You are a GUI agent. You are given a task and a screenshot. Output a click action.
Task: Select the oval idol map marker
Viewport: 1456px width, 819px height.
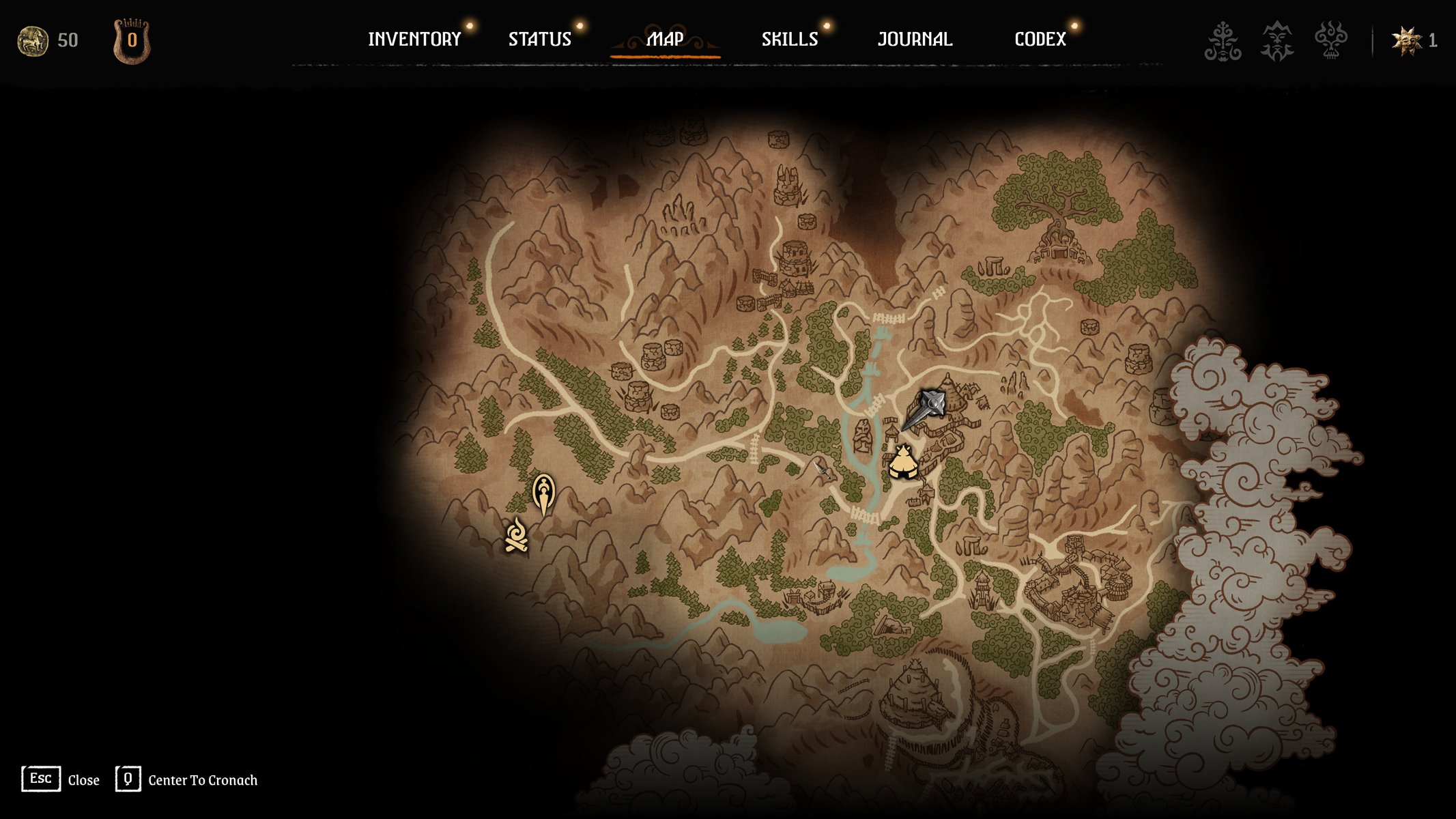point(543,493)
